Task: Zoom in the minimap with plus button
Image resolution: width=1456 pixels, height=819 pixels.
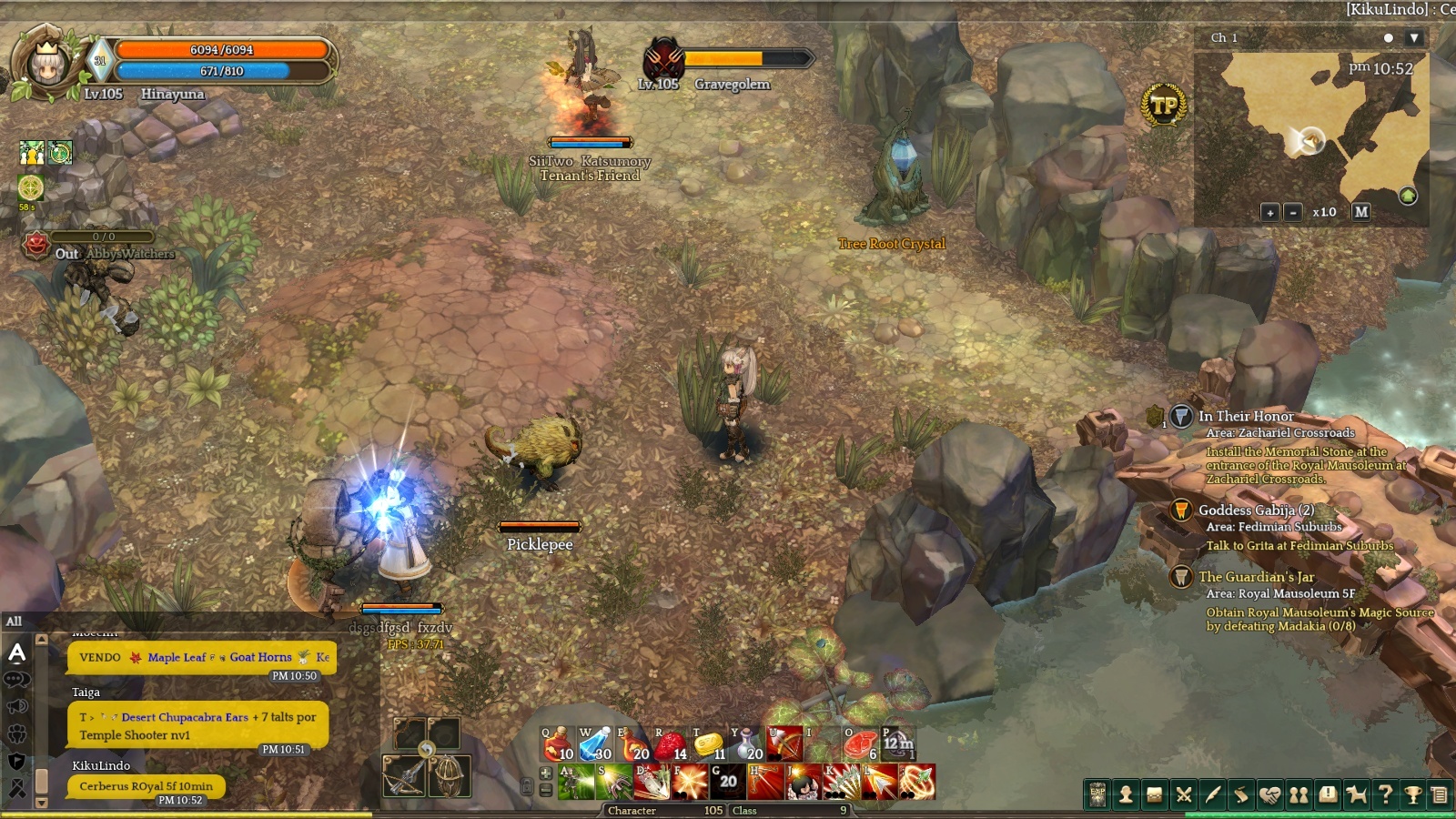Action: pyautogui.click(x=1270, y=212)
